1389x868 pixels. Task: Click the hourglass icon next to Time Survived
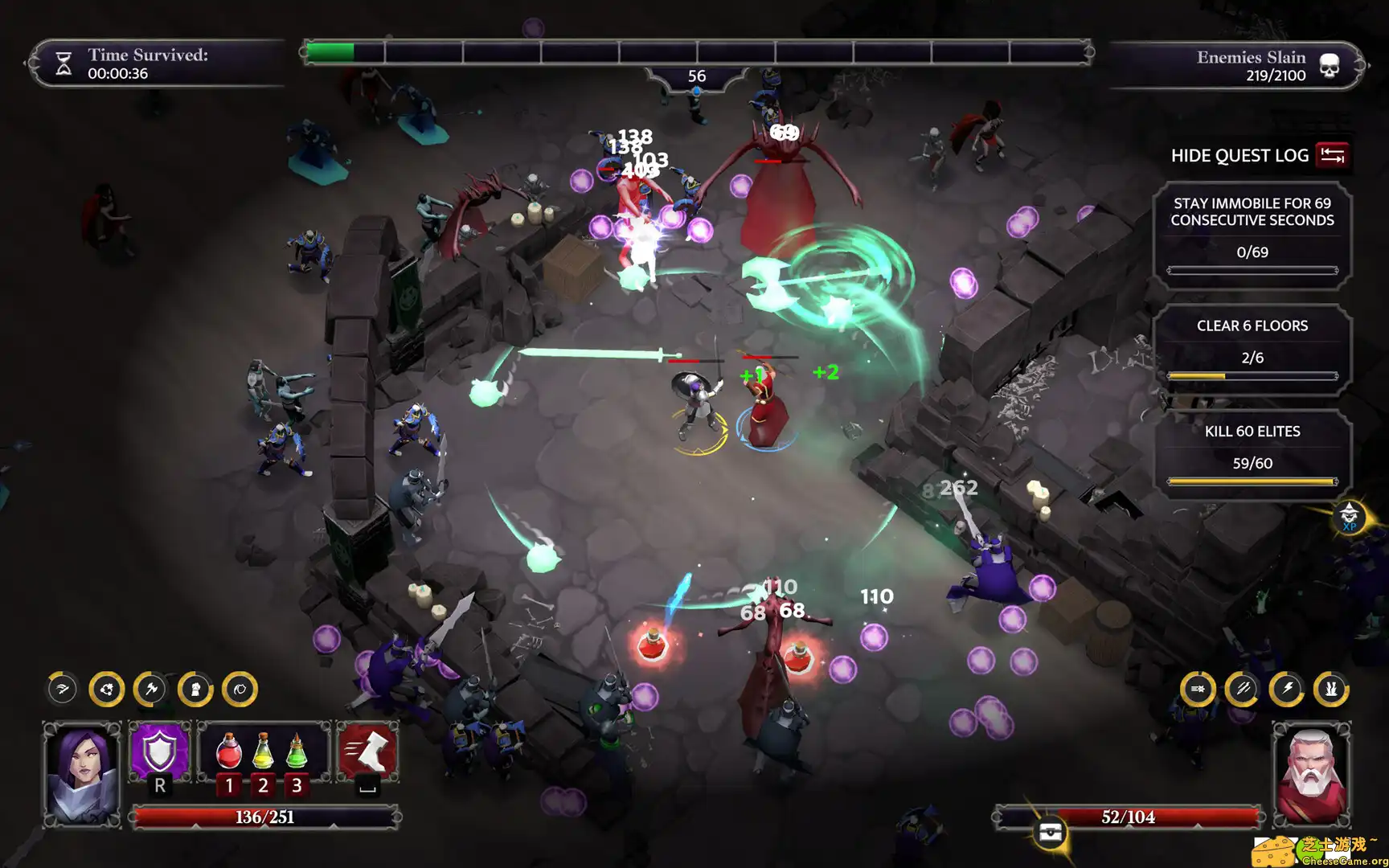point(64,63)
